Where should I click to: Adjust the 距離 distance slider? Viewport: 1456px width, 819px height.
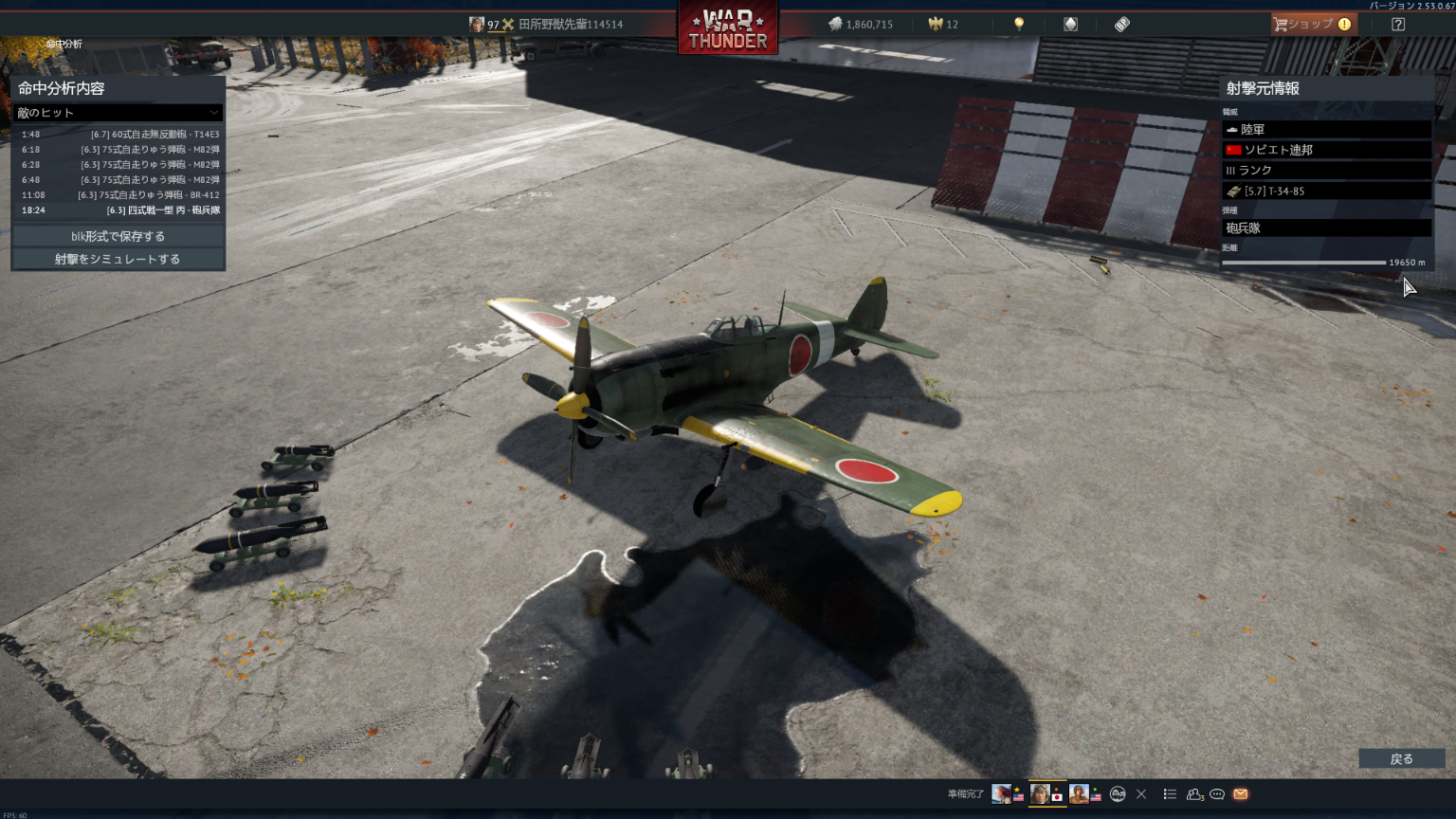point(1304,263)
